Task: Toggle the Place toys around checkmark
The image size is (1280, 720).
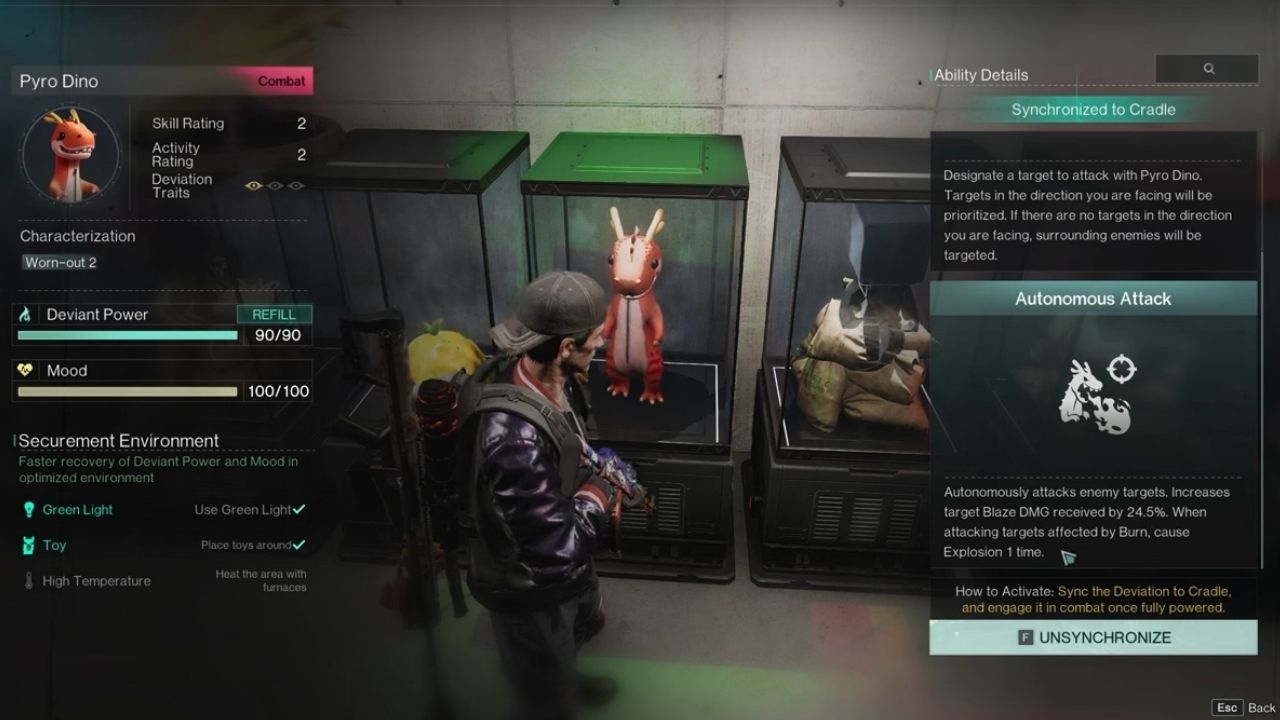Action: click(x=298, y=546)
